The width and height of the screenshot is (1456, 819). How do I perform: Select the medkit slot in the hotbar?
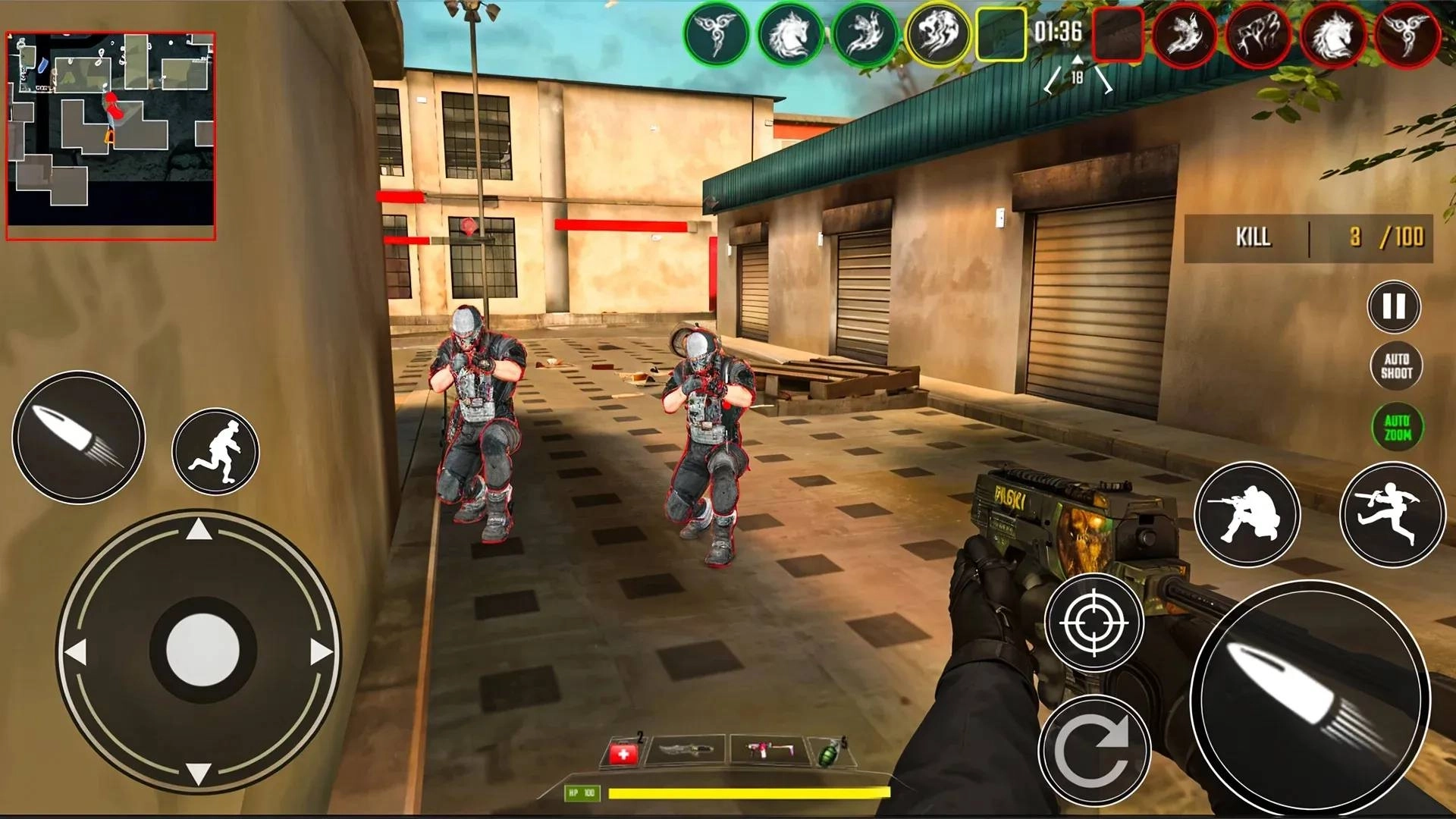[623, 753]
